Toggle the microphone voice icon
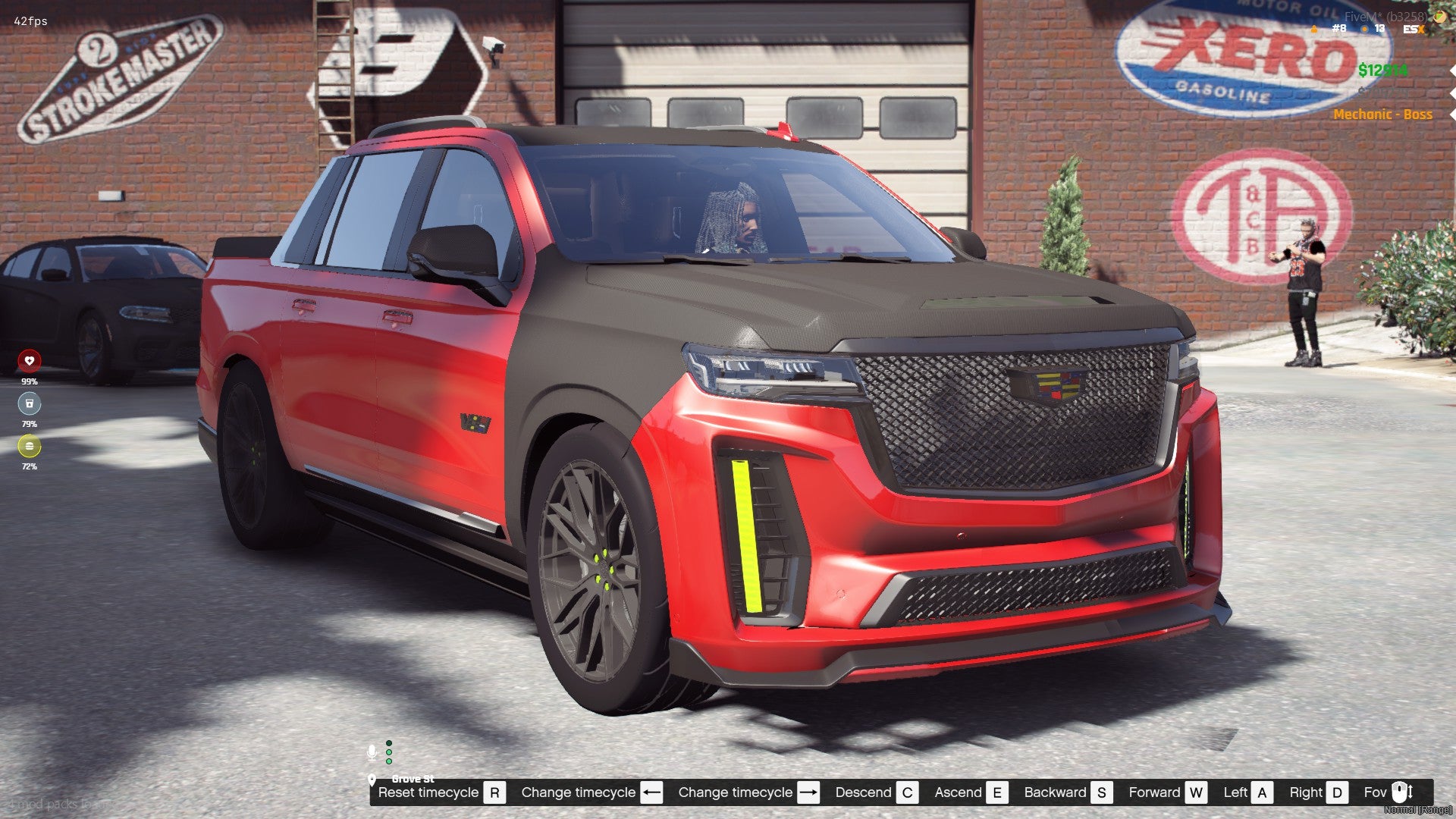Screen dimensions: 1456x819 click(372, 752)
